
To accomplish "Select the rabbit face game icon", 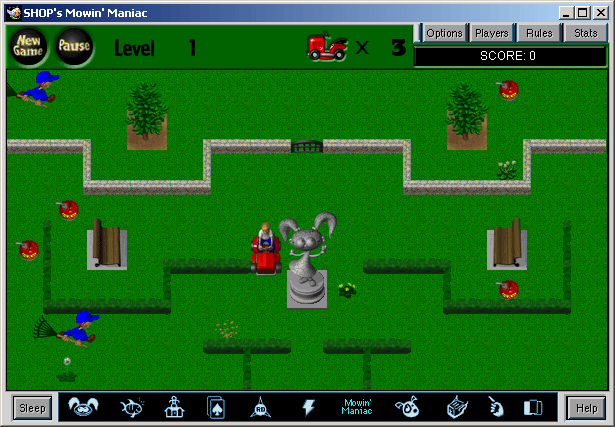I will [x=84, y=407].
